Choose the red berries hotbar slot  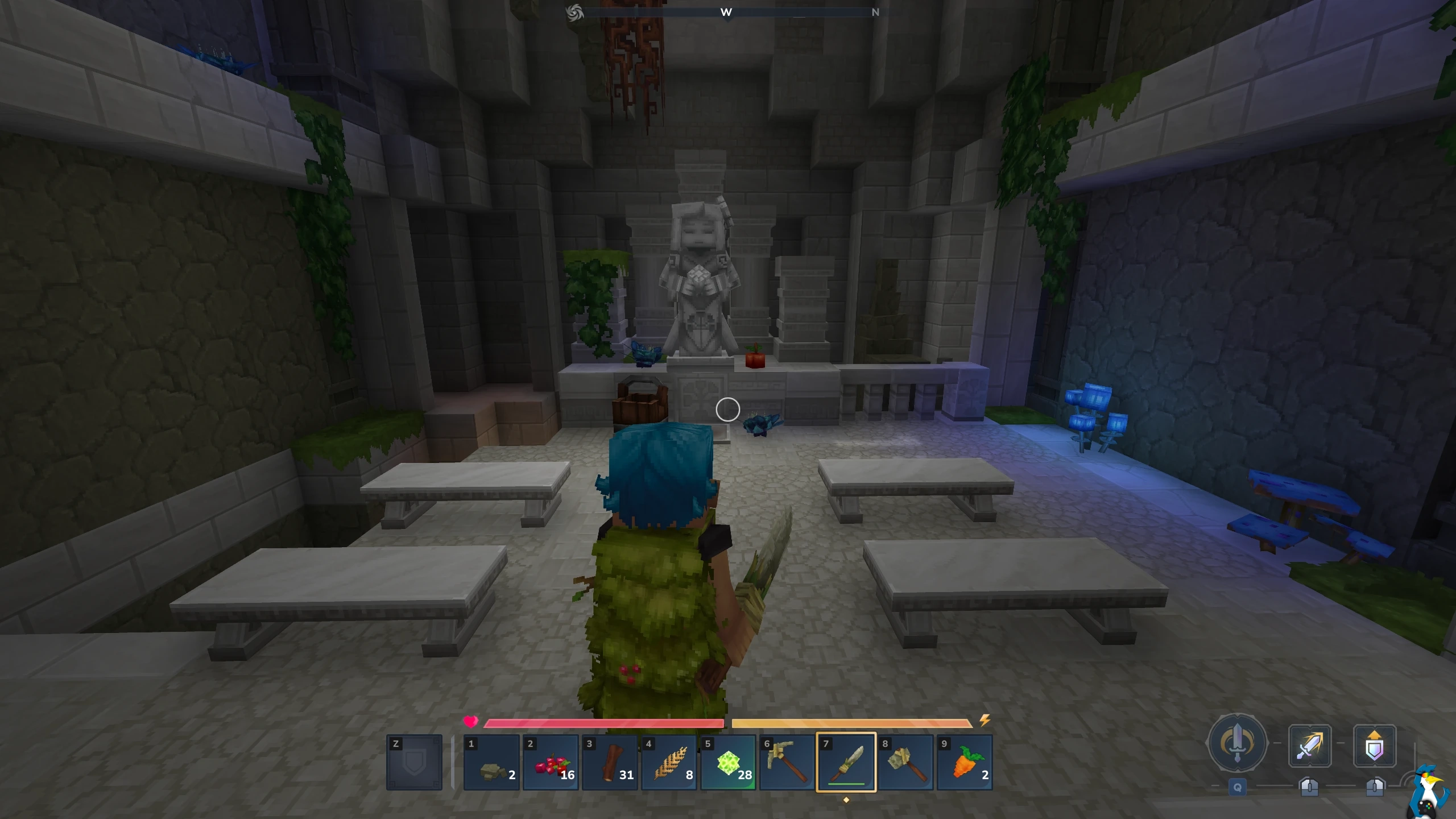tap(551, 763)
